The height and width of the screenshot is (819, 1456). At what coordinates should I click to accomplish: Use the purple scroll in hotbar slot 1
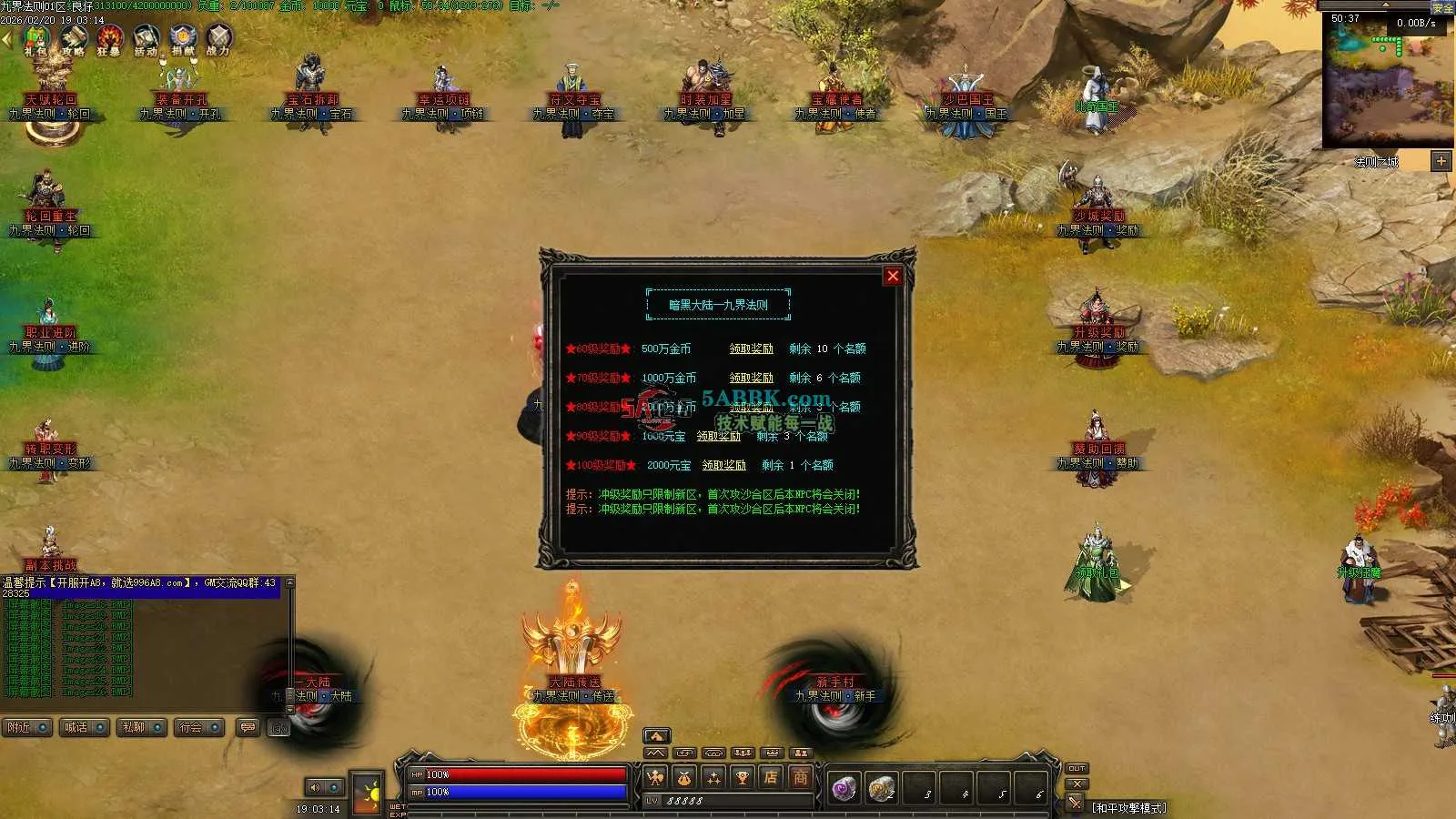pos(844,788)
